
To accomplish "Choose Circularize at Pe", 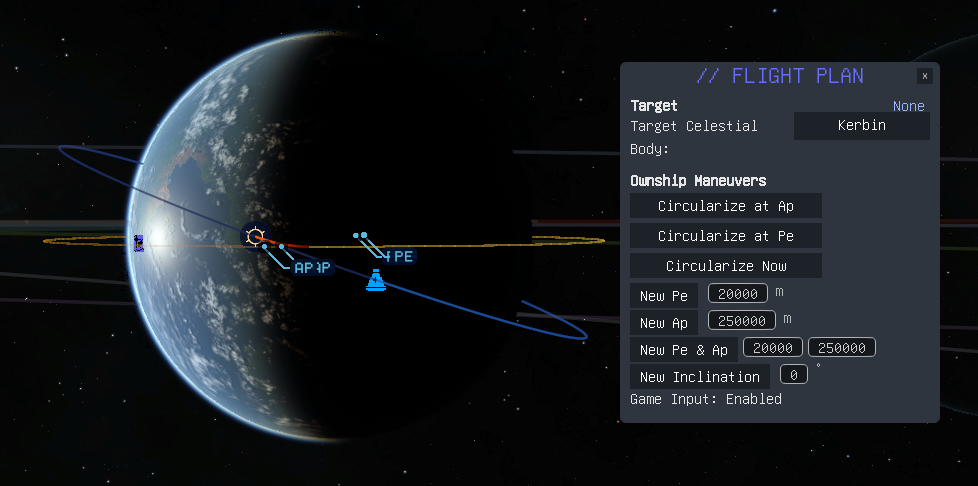I will point(725,236).
